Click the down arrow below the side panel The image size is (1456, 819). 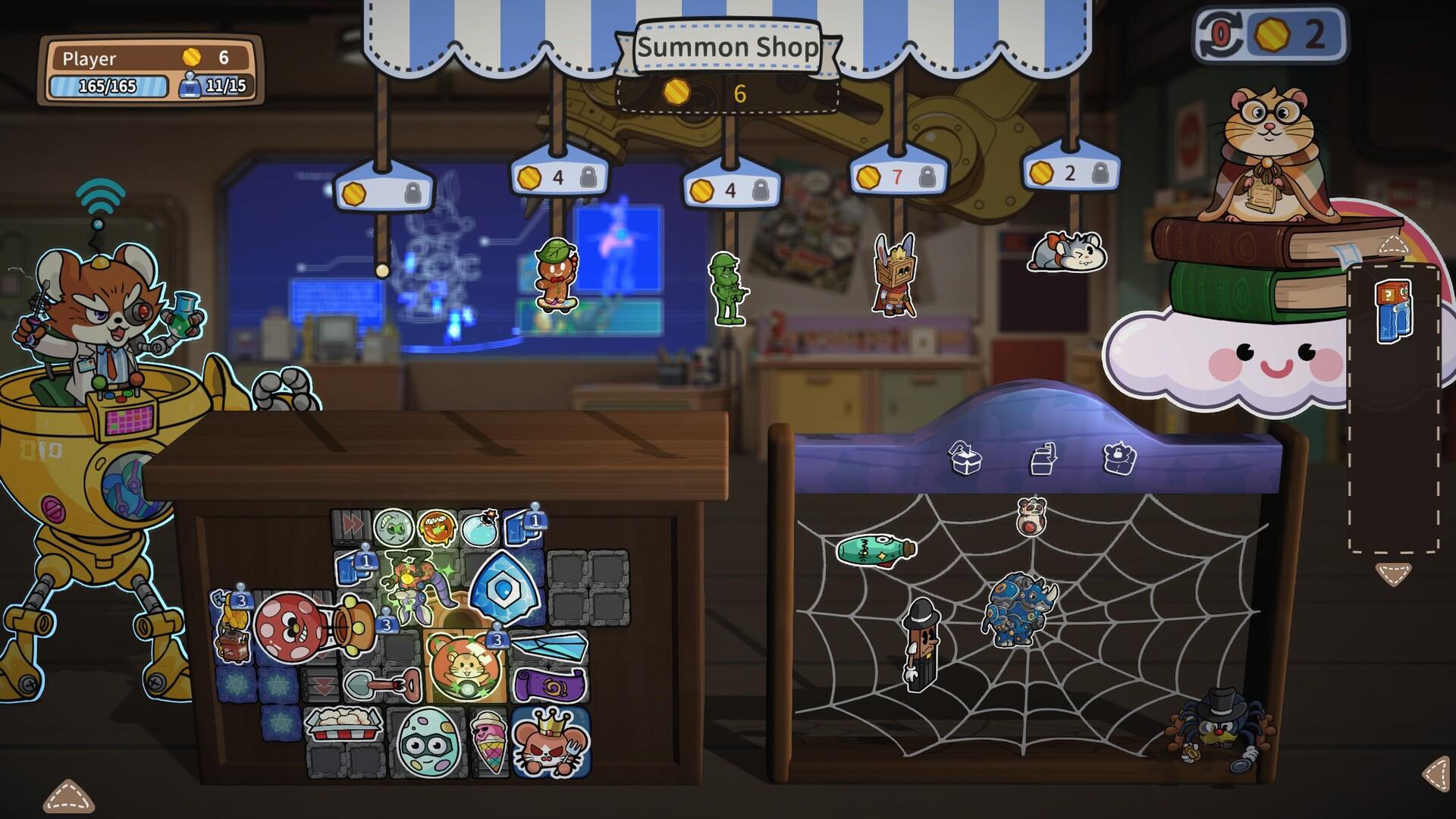tap(1394, 574)
